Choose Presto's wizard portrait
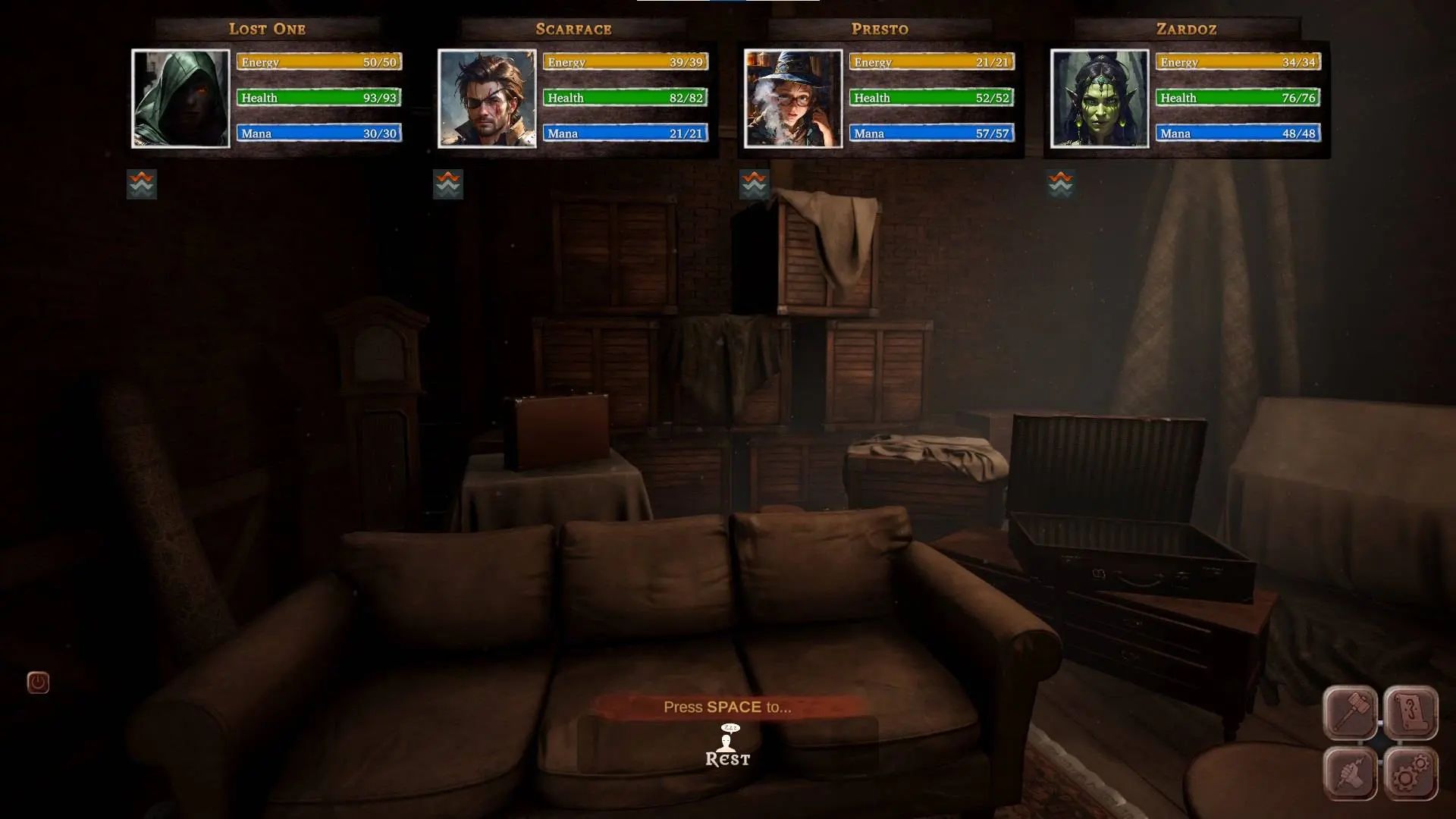This screenshot has width=1456, height=819. click(x=793, y=99)
